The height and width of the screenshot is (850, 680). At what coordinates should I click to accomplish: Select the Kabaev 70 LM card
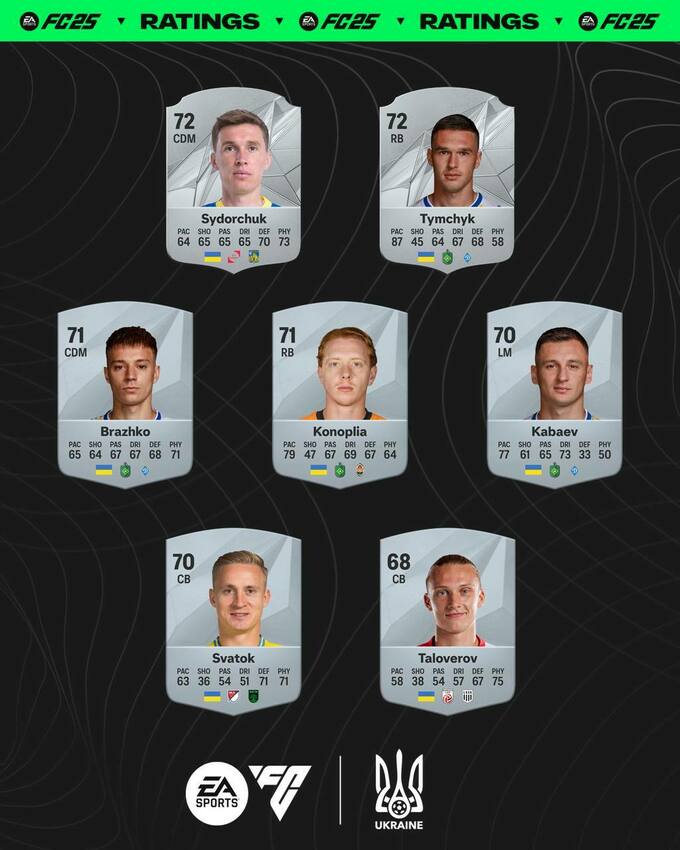click(x=554, y=393)
